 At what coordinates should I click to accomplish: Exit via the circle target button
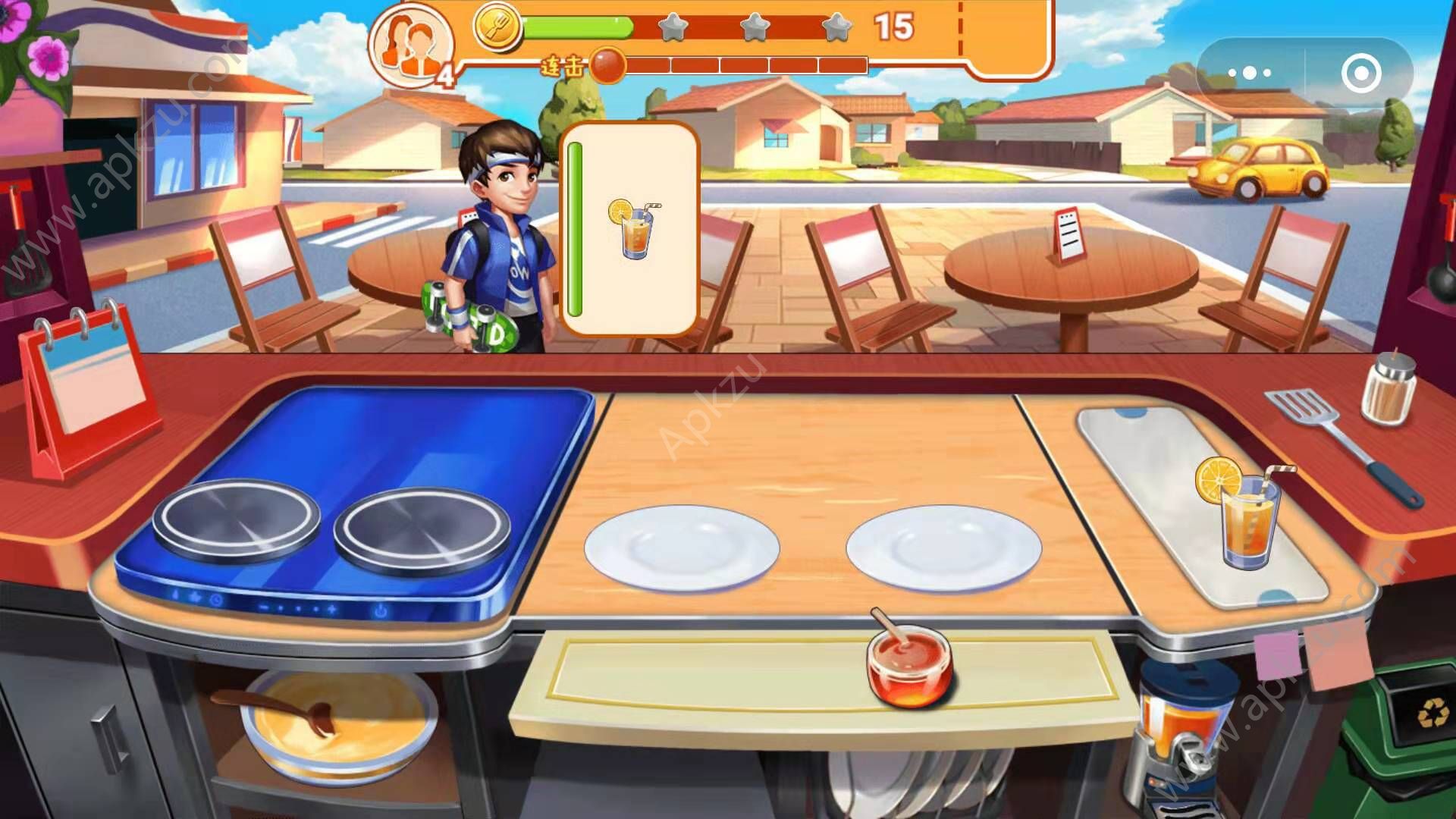pos(1361,72)
